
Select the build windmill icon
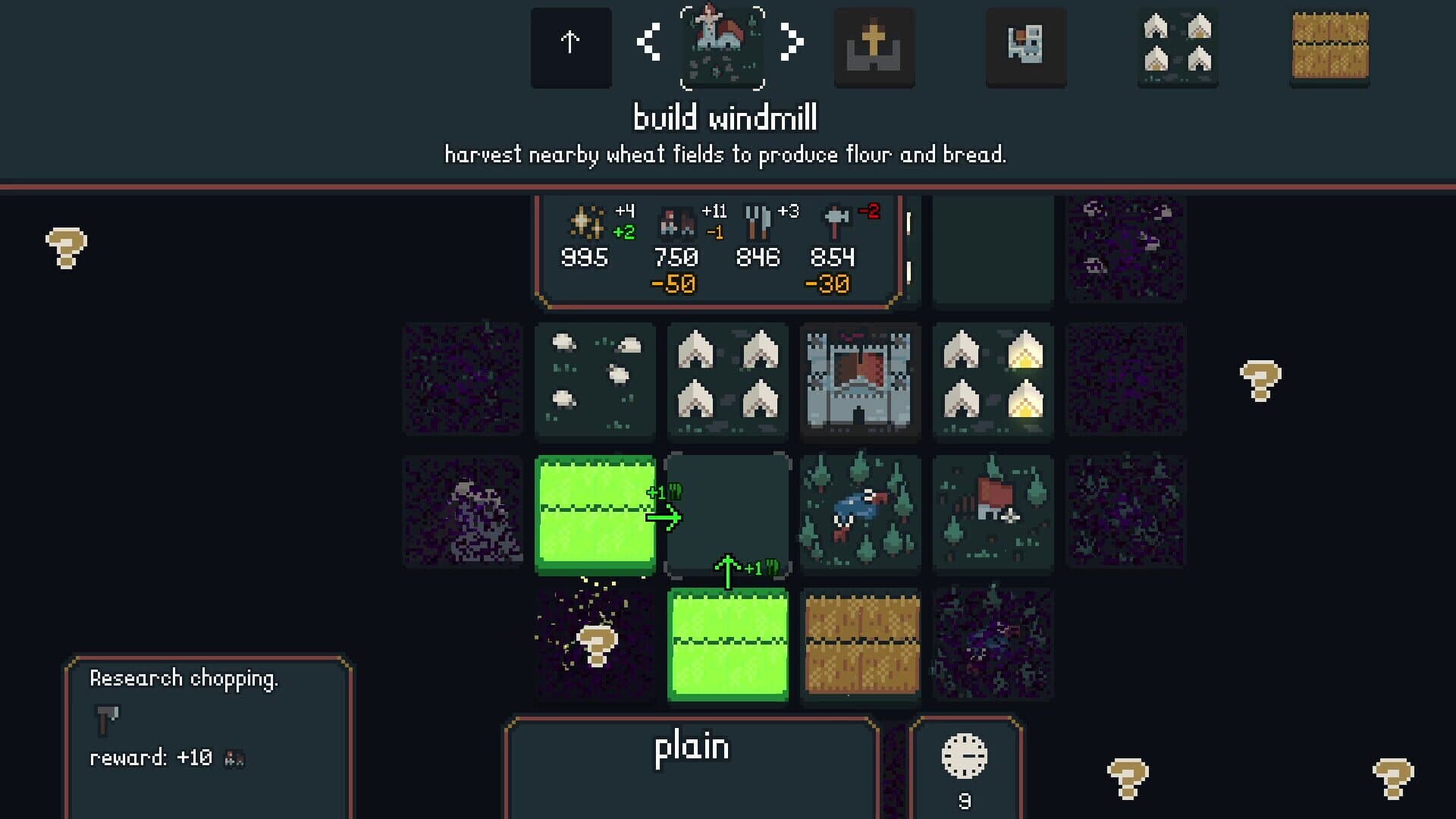pos(723,47)
